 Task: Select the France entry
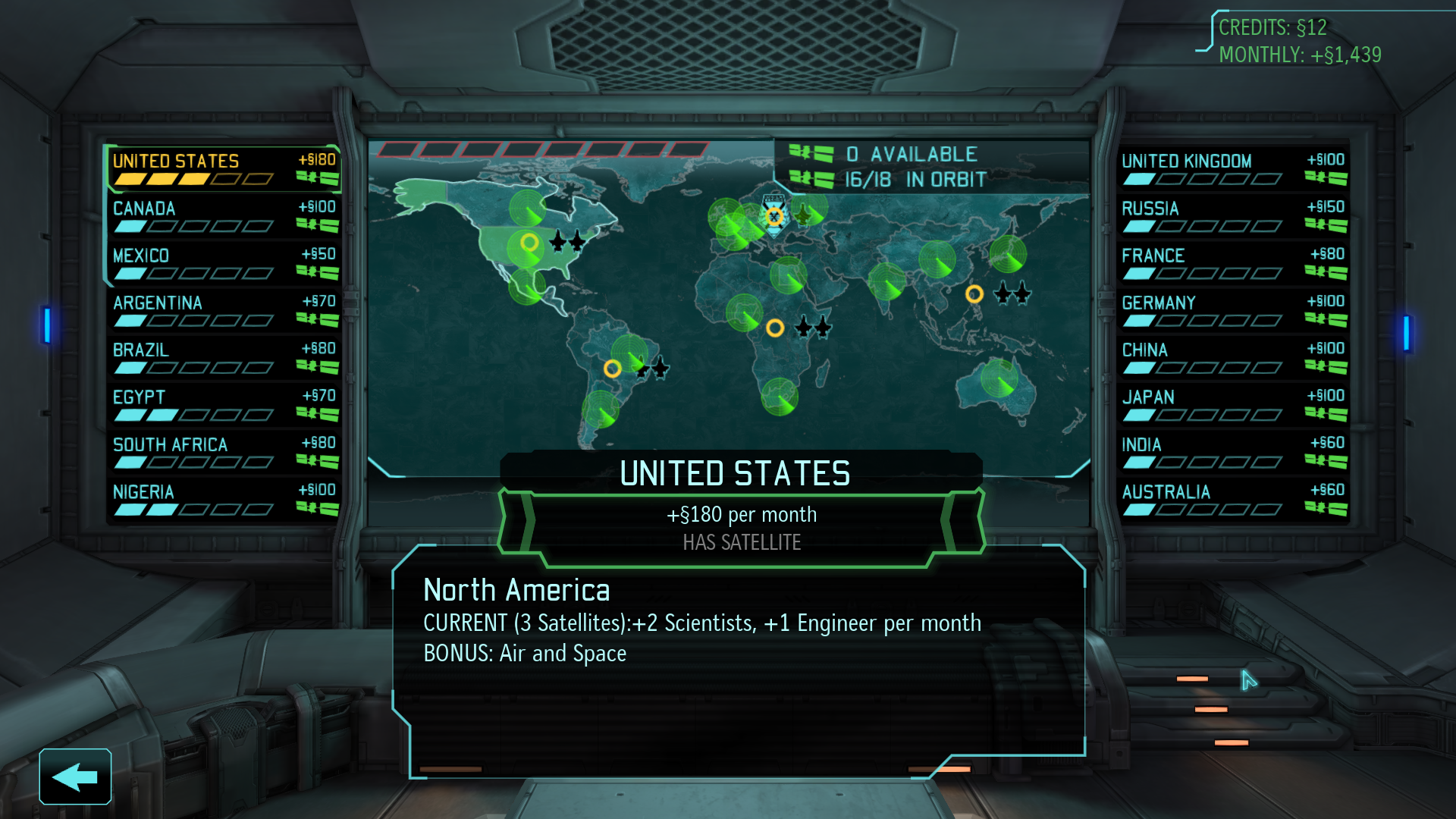click(1232, 263)
